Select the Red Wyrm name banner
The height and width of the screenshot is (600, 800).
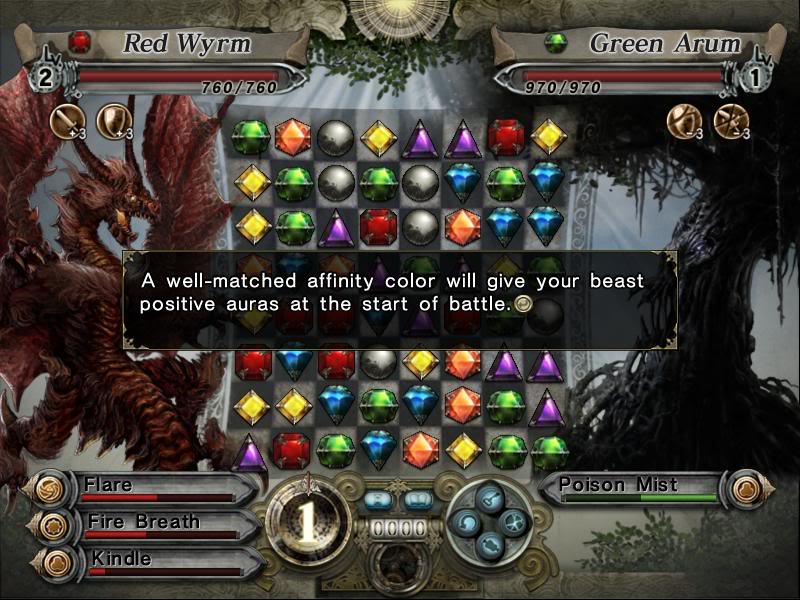[x=180, y=44]
